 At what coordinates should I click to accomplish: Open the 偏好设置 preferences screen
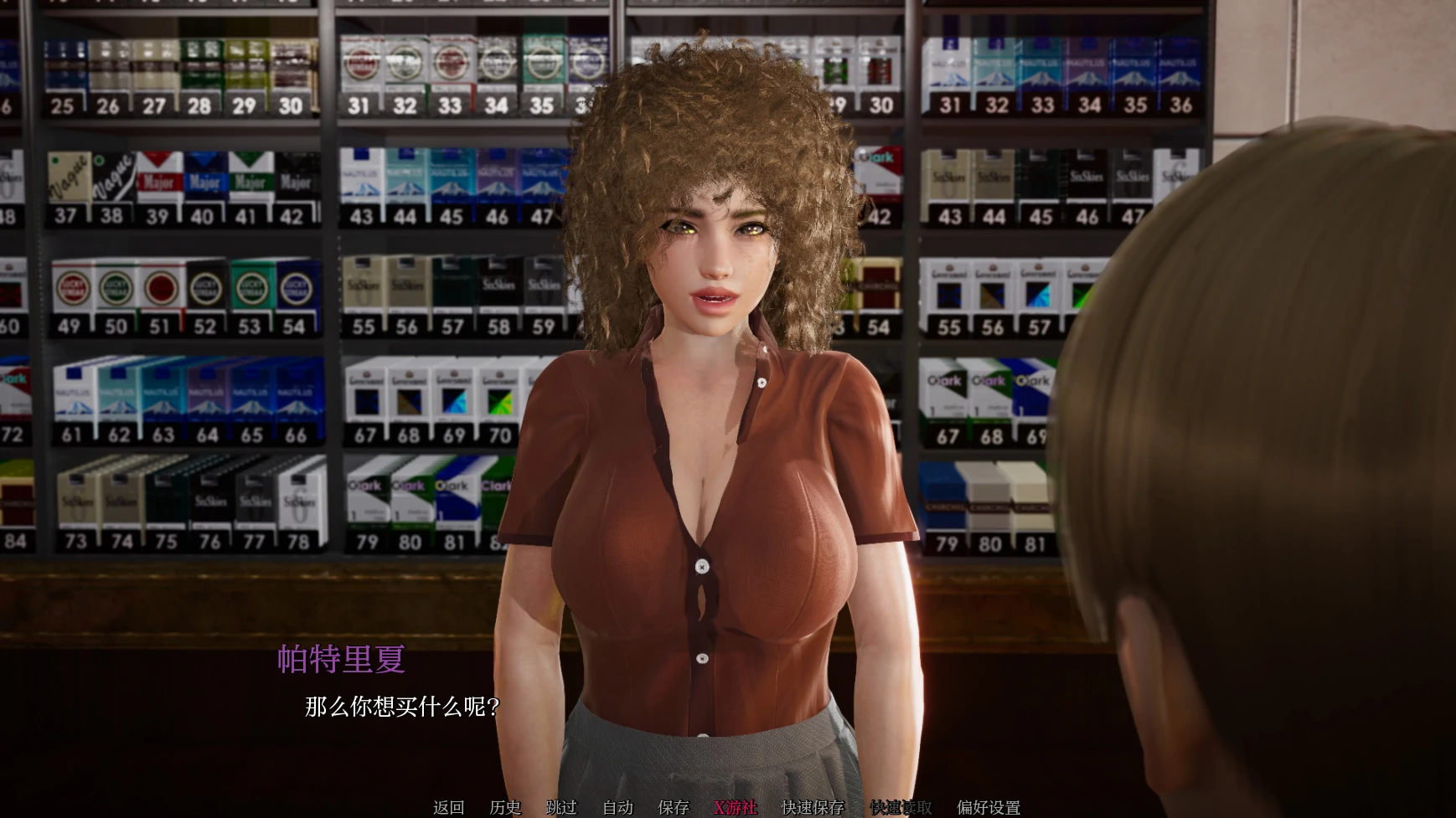(989, 807)
